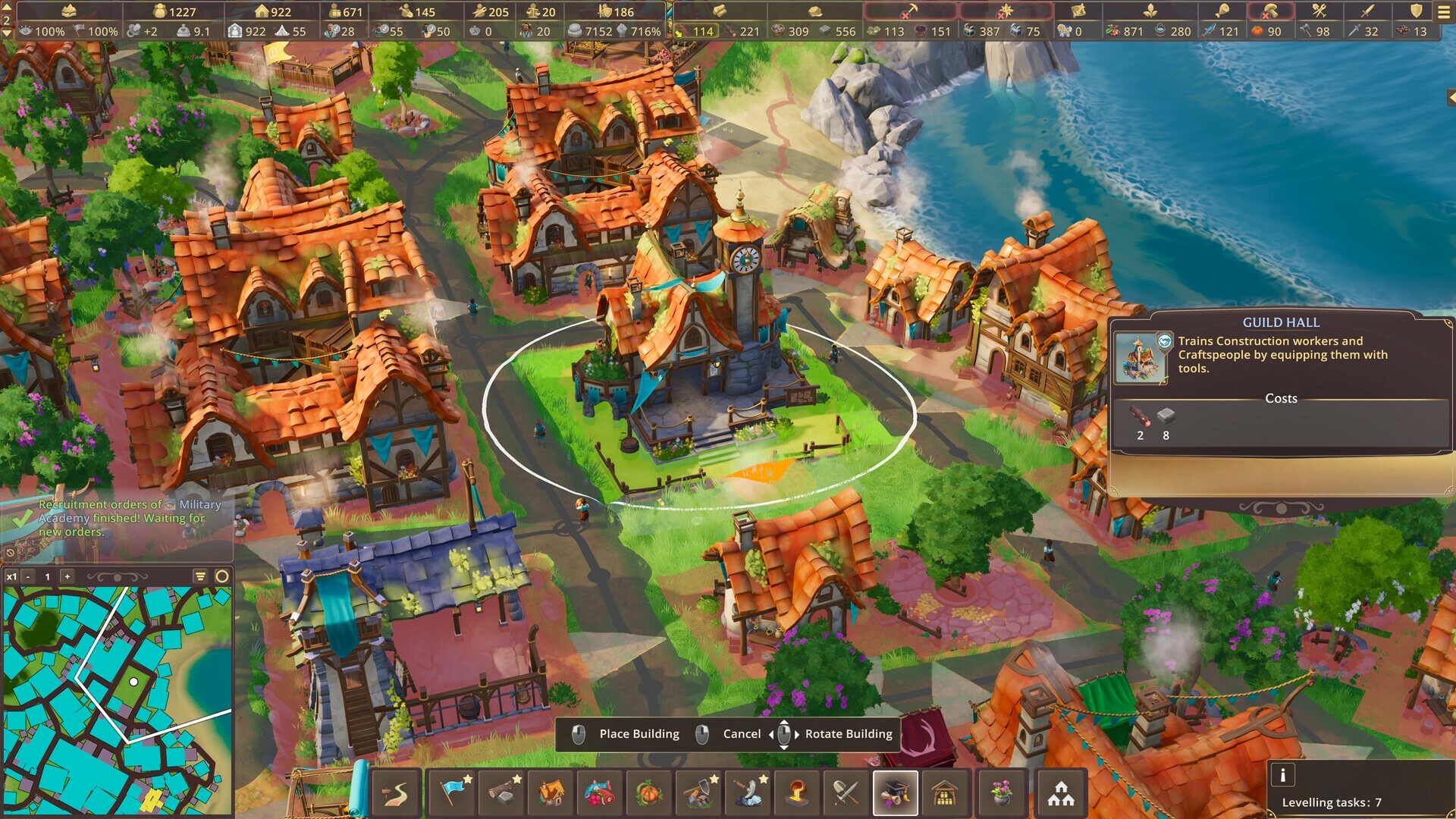Collapse the top resource bar with down arrow
1456x819 pixels.
pyautogui.click(x=7, y=33)
